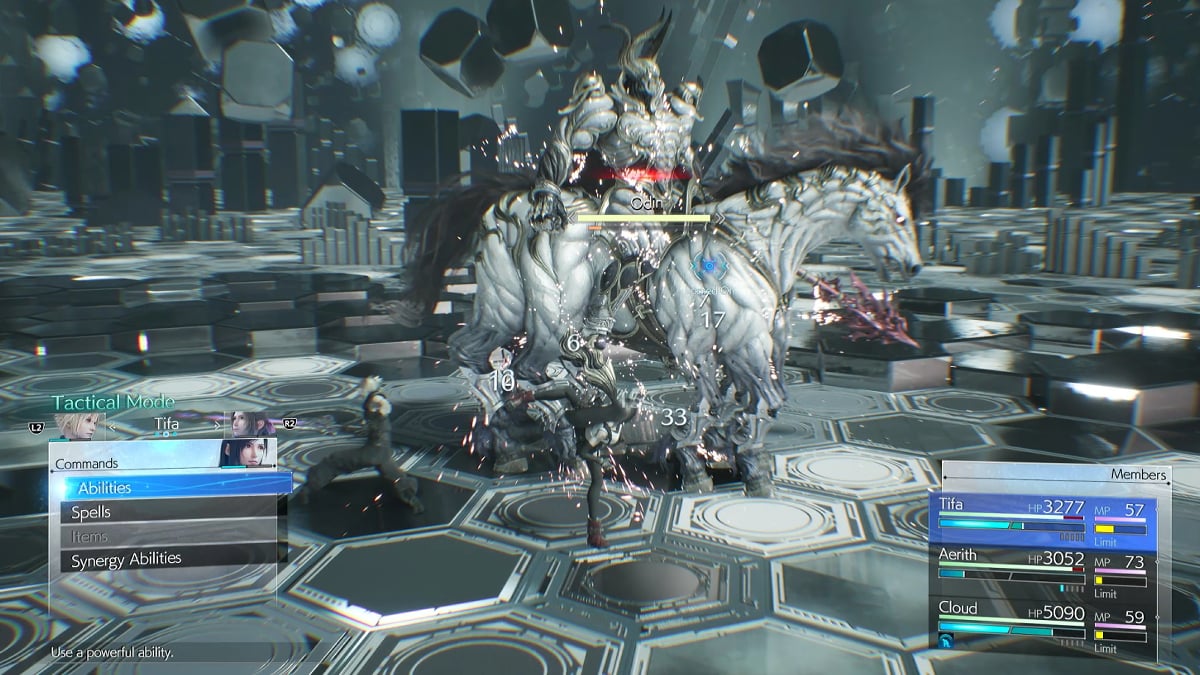This screenshot has height=675, width=1200.
Task: Select Cloud's row in the Members panel
Action: (1045, 624)
